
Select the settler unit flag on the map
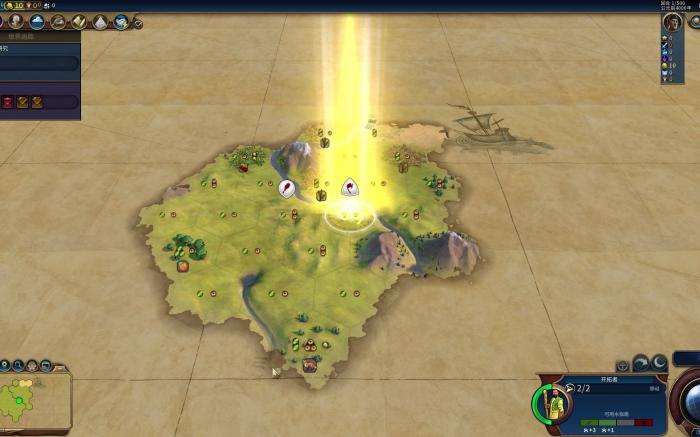(x=349, y=186)
